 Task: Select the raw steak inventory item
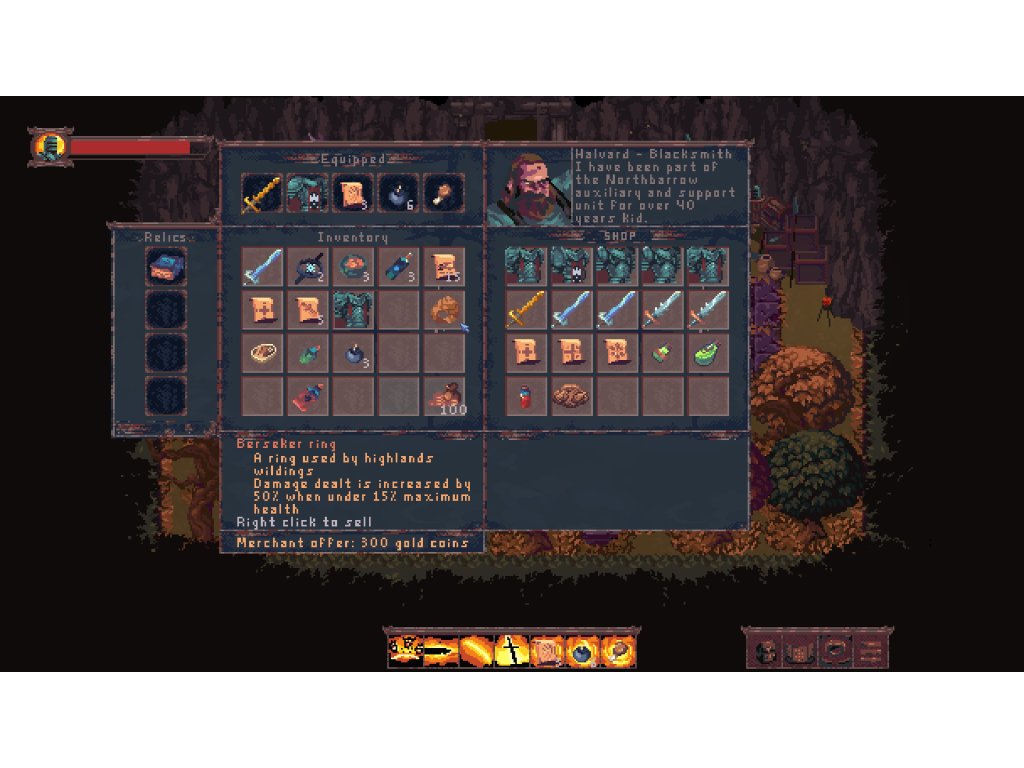tap(262, 353)
